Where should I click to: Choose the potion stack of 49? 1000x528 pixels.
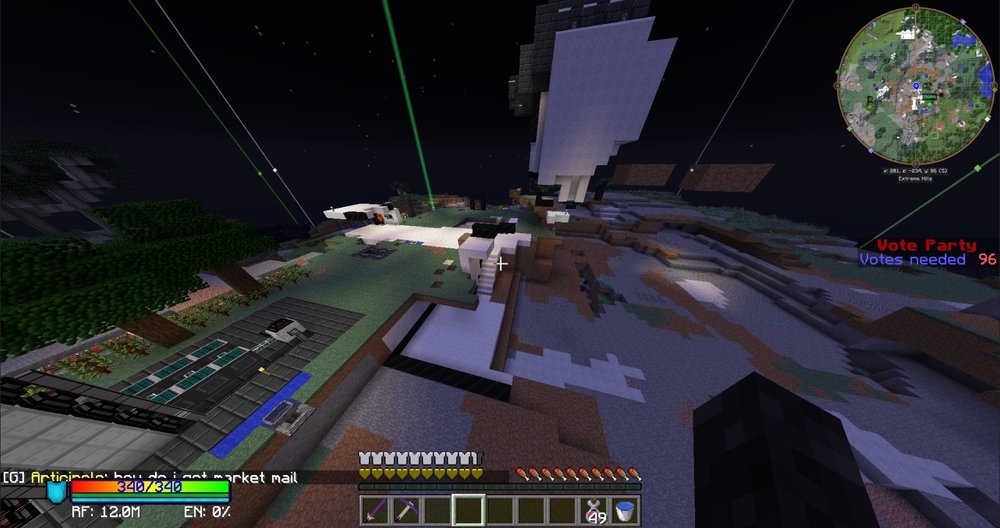[597, 510]
